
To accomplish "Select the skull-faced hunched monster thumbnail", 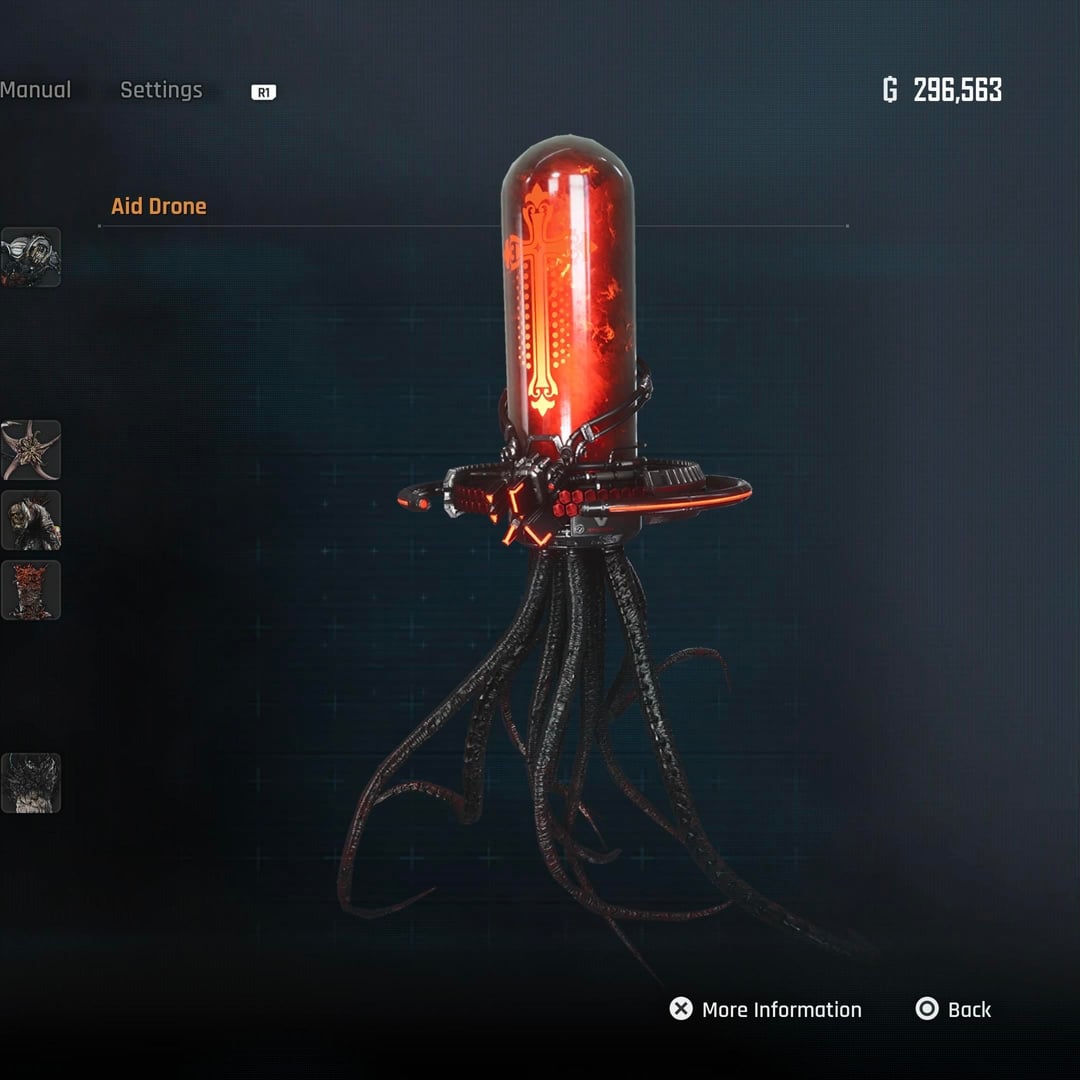I will pos(31,520).
